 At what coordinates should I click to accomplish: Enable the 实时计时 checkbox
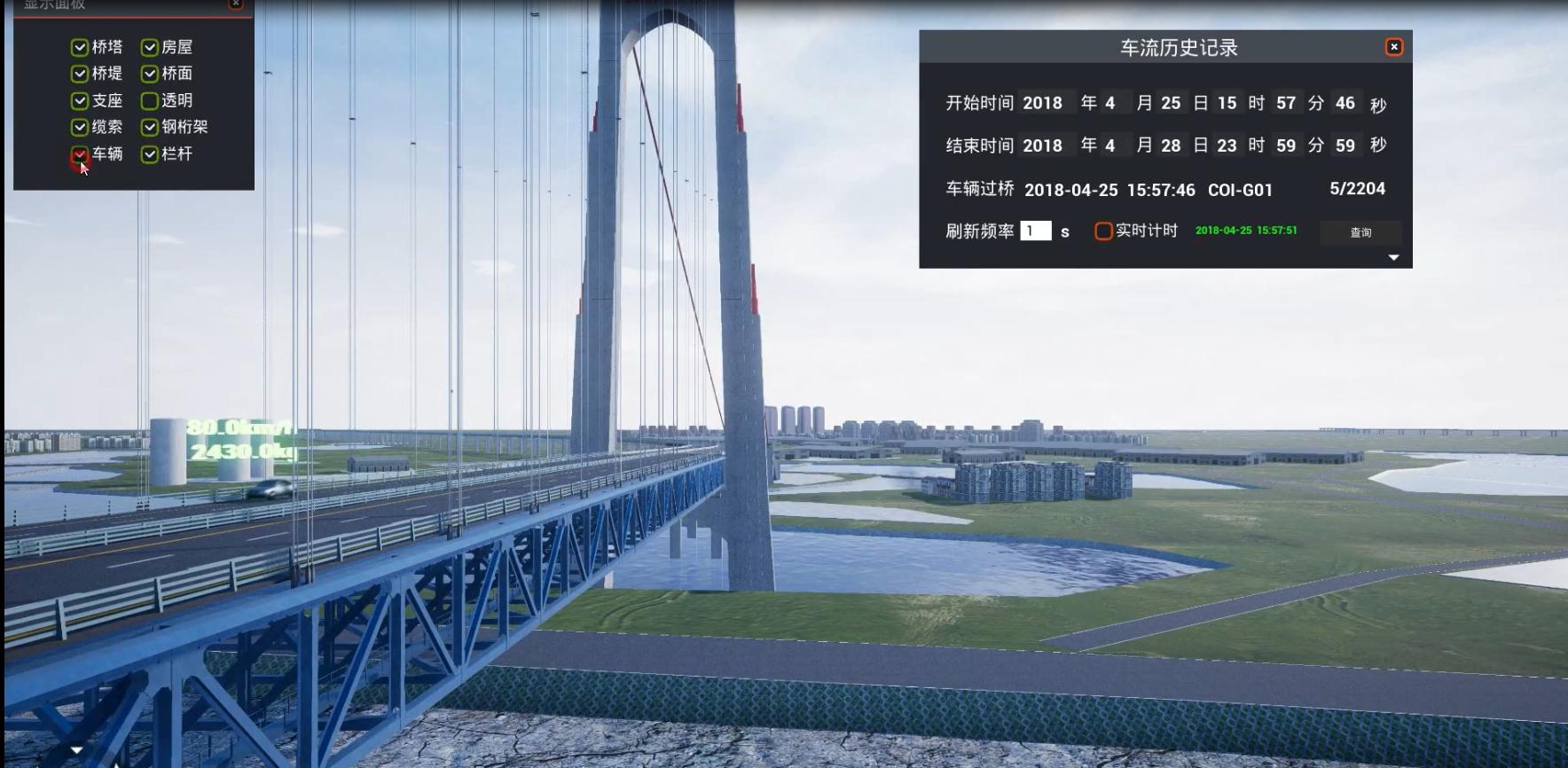tap(1103, 231)
